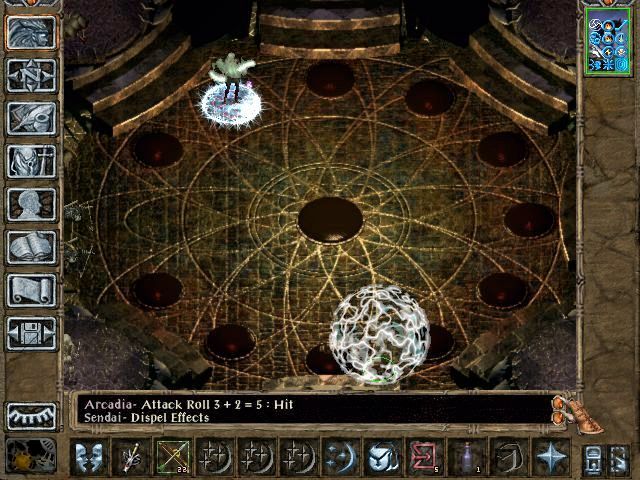Use the potion bottle quick item
640x480 pixels.
tap(466, 457)
